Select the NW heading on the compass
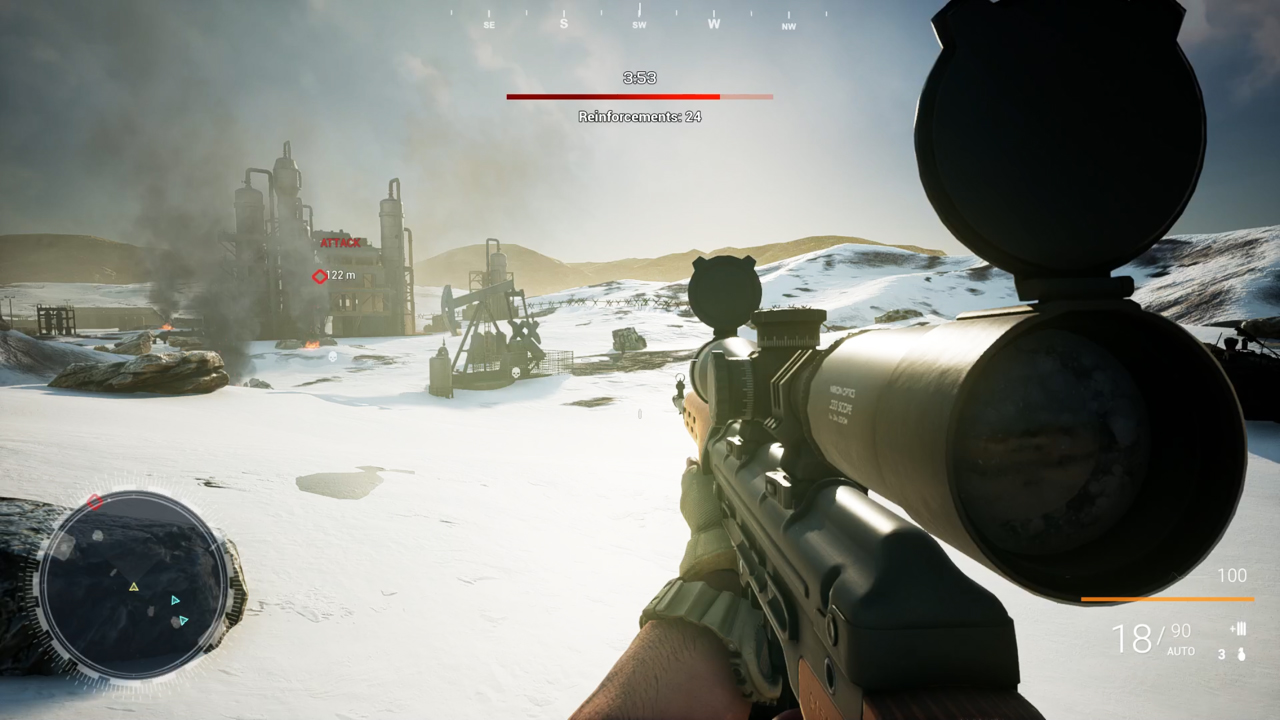The width and height of the screenshot is (1280, 720). click(x=788, y=25)
